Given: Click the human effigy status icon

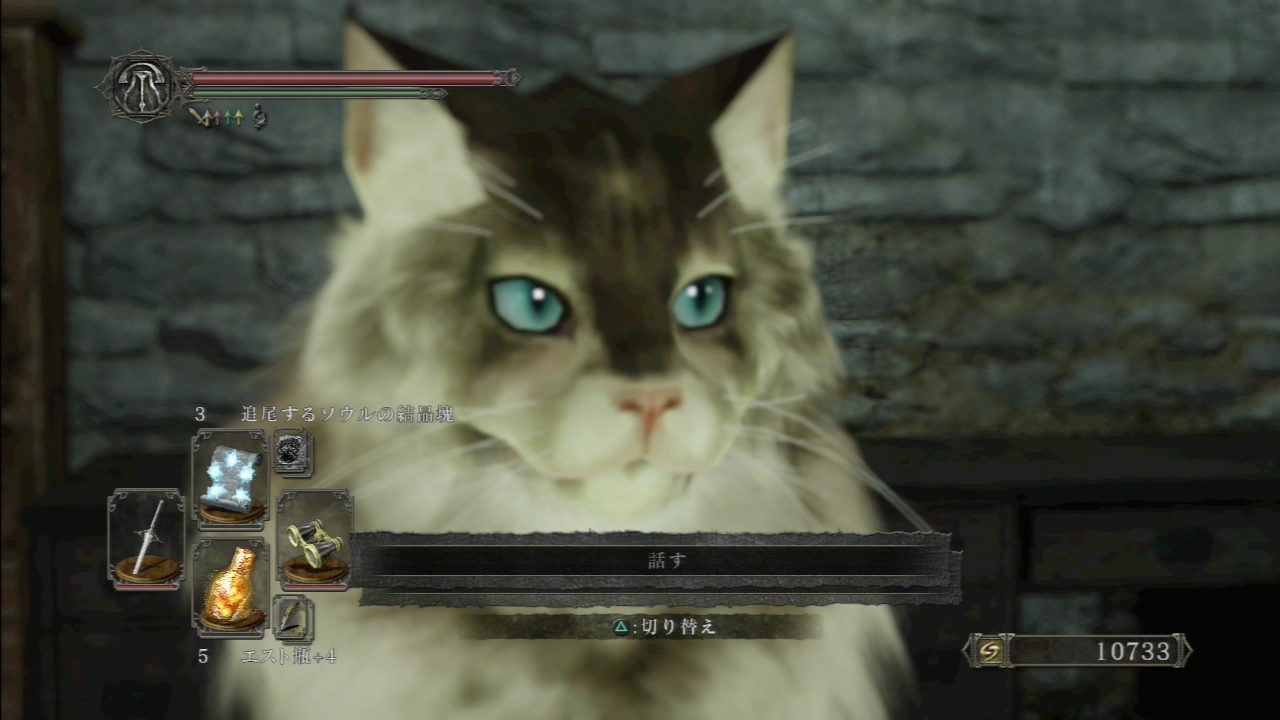Looking at the screenshot, I should click(258, 117).
